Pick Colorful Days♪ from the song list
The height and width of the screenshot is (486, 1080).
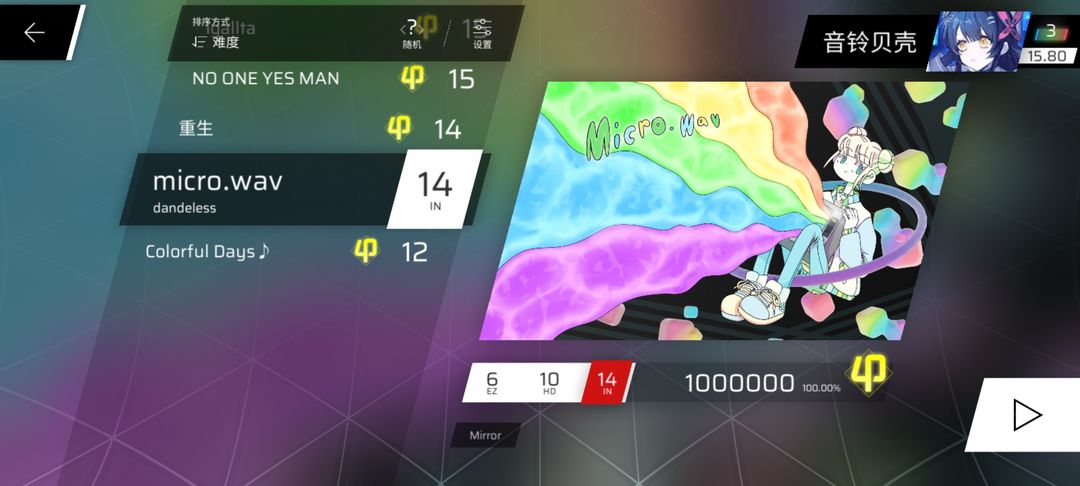click(x=208, y=251)
